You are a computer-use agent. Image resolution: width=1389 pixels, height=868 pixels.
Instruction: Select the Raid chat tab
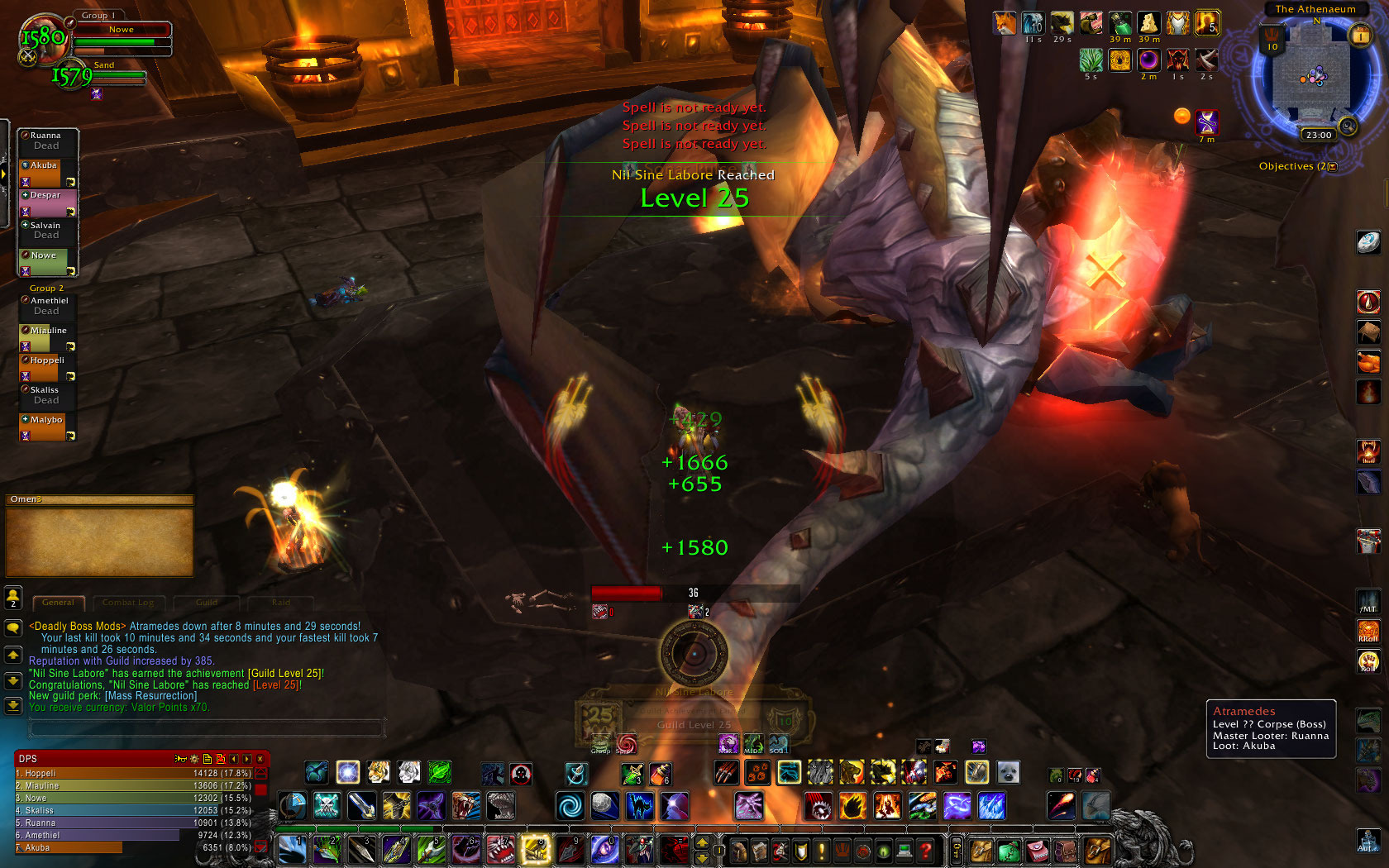pyautogui.click(x=280, y=603)
